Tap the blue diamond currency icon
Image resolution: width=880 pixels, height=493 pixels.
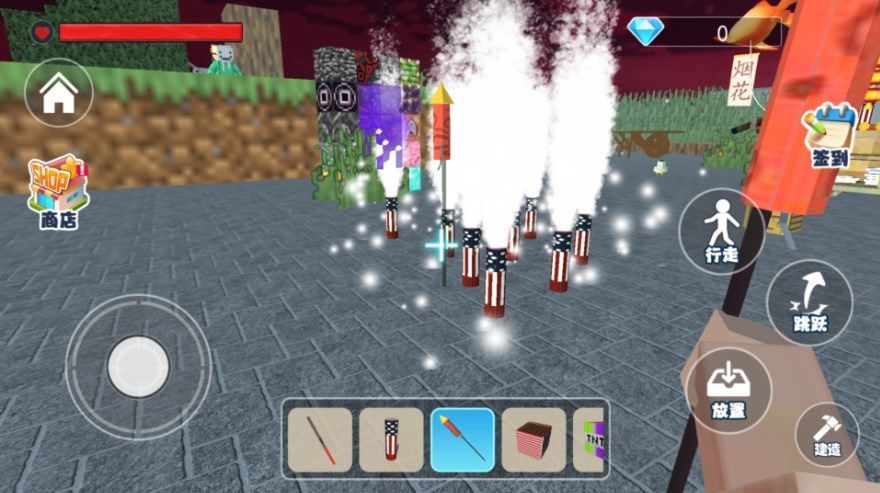tap(645, 32)
